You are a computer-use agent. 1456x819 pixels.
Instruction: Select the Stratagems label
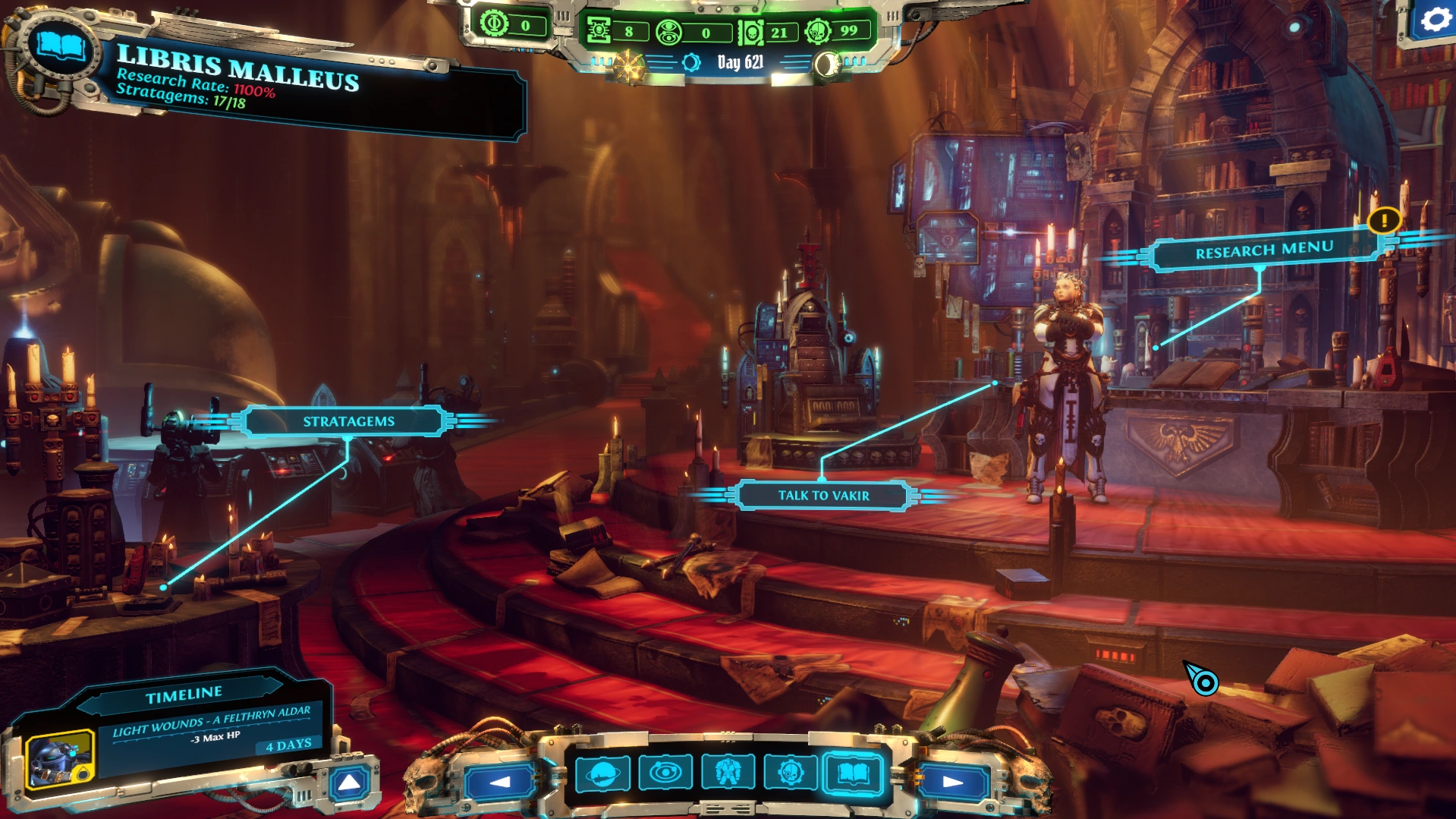348,421
